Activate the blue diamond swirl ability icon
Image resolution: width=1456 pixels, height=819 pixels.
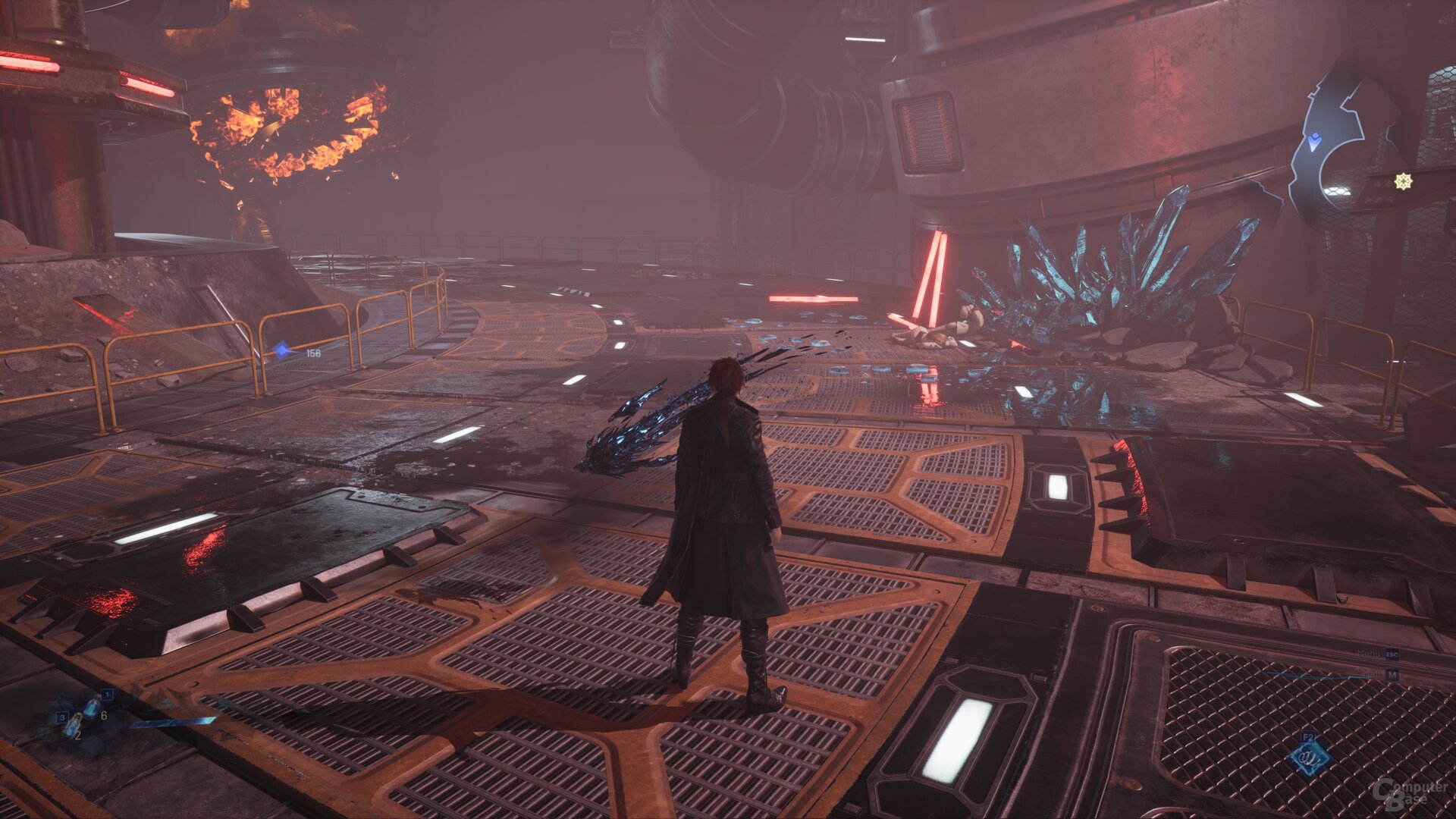click(x=1310, y=757)
